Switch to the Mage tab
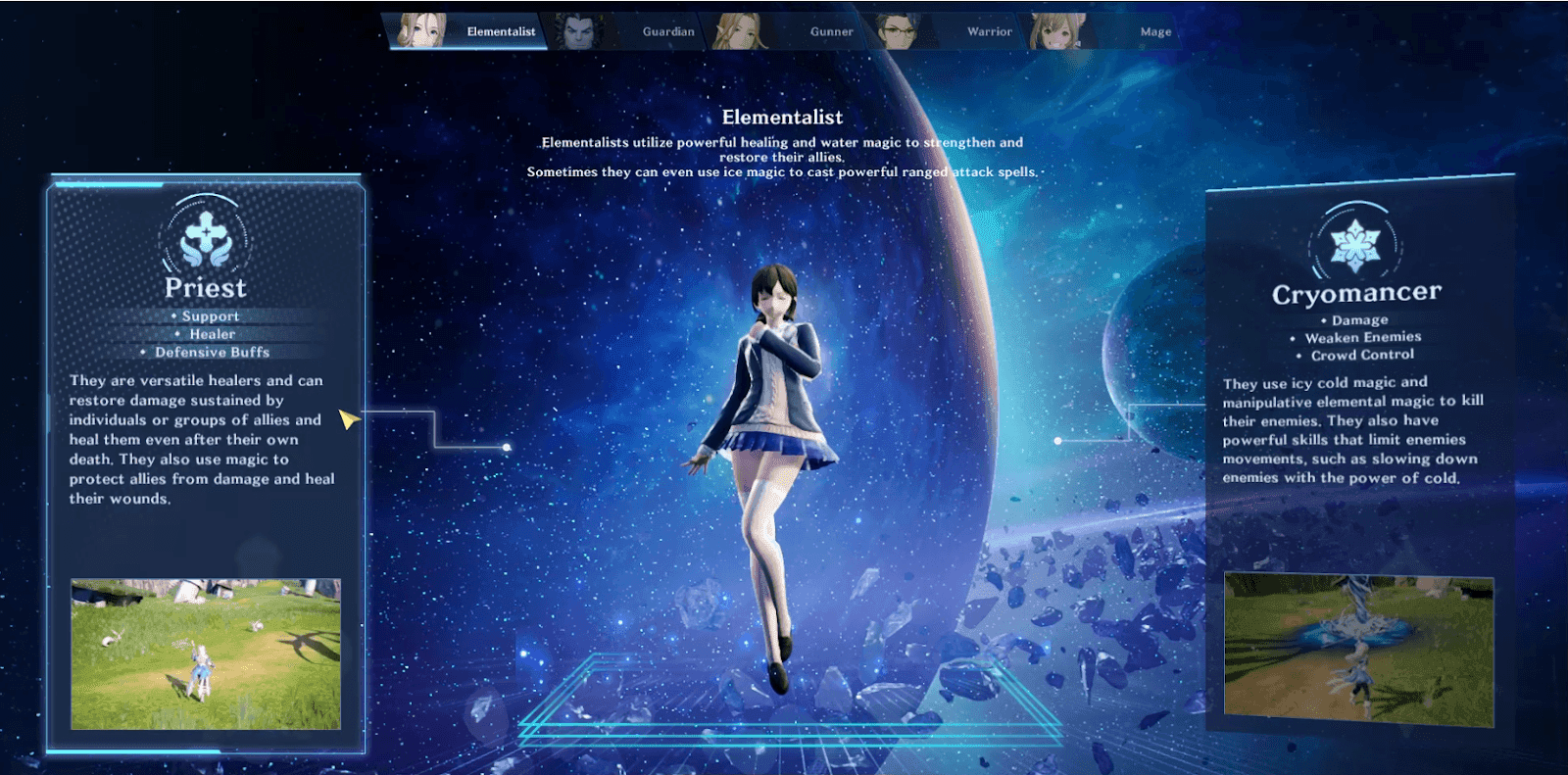The image size is (1568, 775). 1154,30
